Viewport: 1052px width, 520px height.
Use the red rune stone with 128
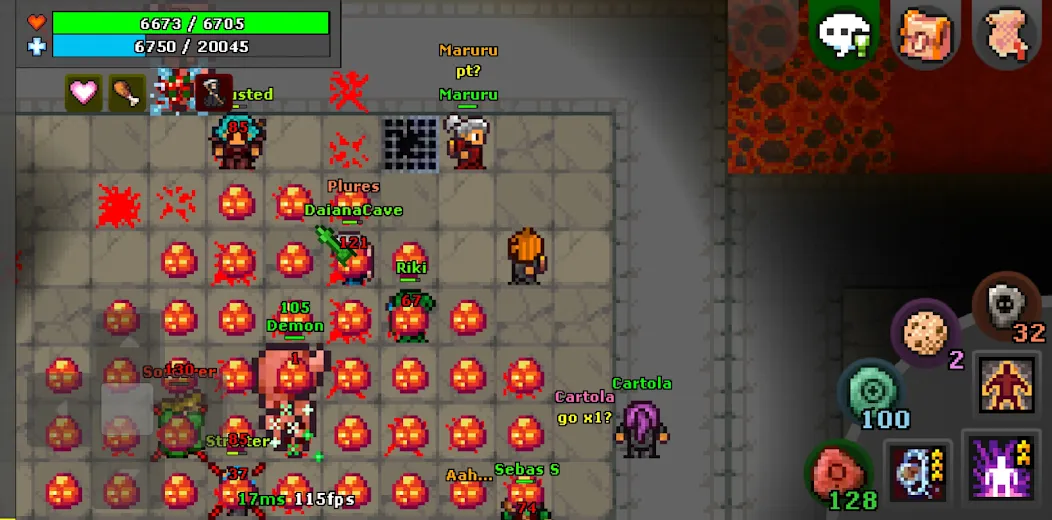tap(838, 471)
